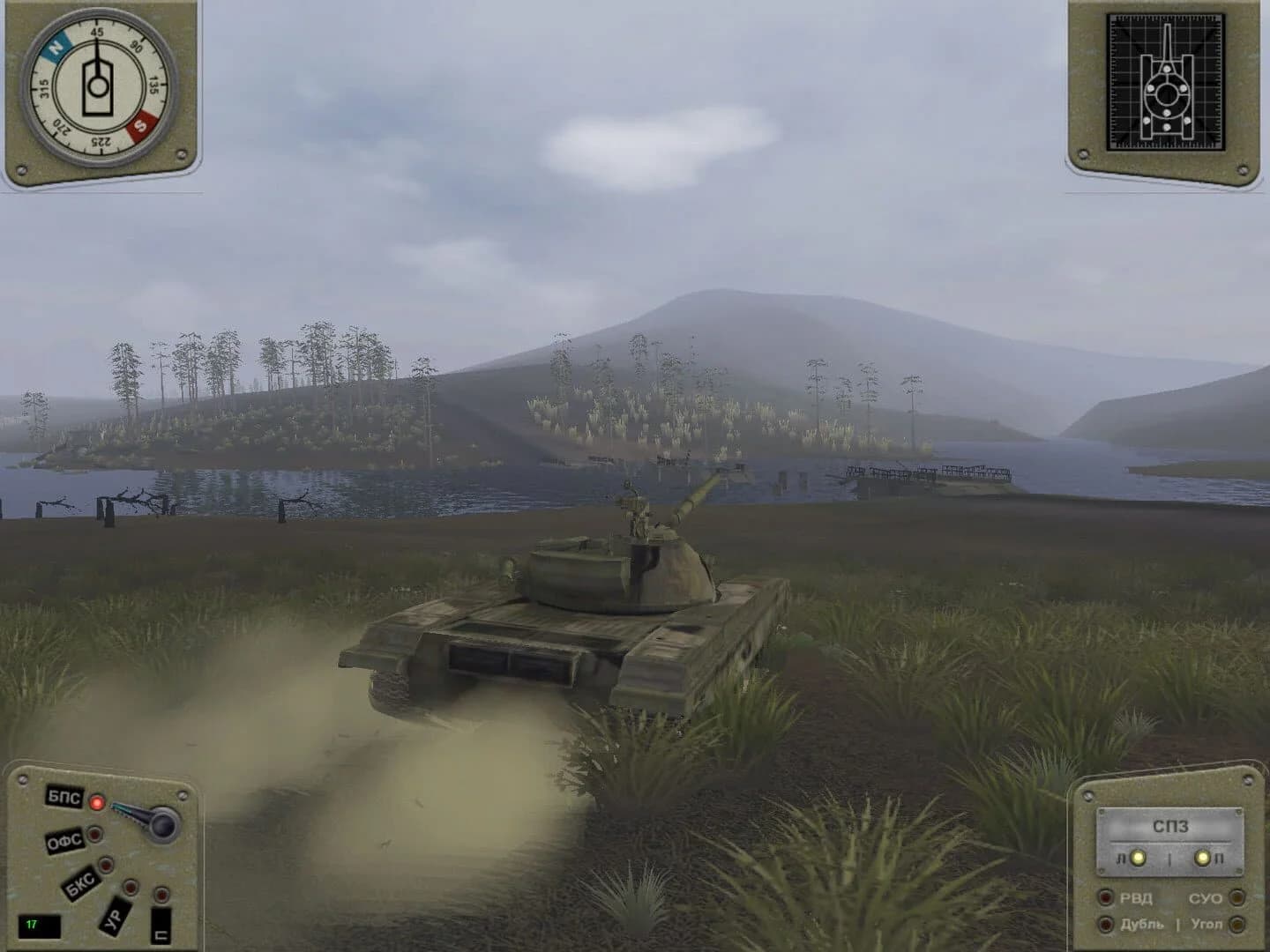
Task: Toggle the Л indicator lamp on СПЗ panel
Action: coord(1138,859)
